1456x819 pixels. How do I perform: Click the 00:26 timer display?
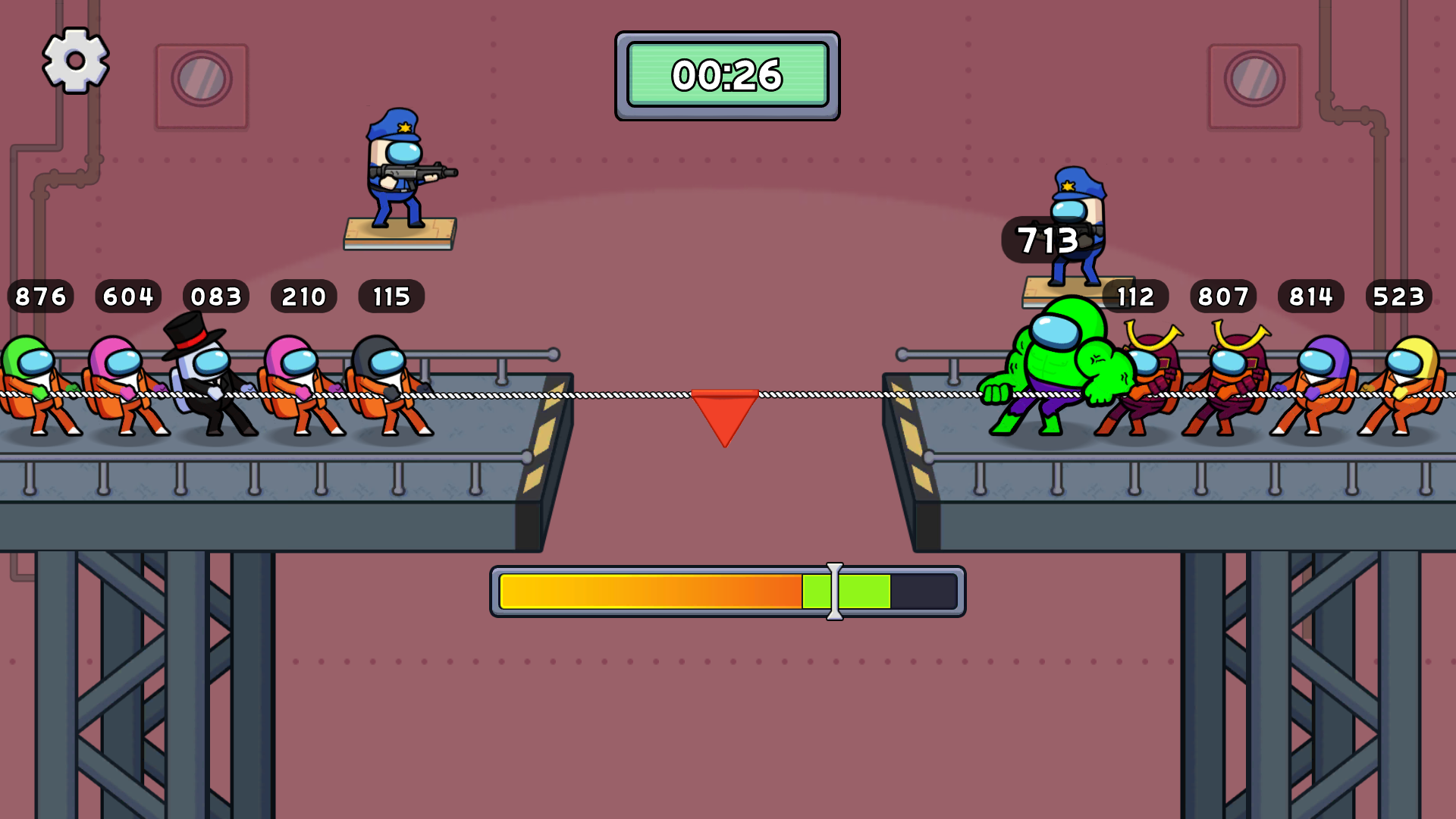[726, 74]
